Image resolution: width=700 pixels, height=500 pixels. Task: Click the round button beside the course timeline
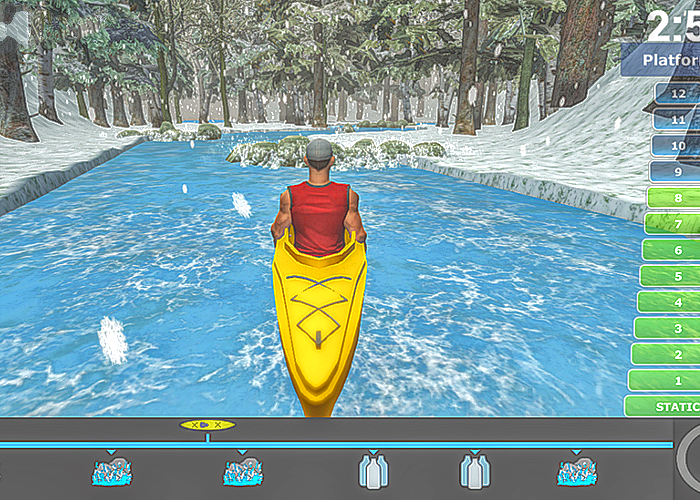(x=690, y=456)
